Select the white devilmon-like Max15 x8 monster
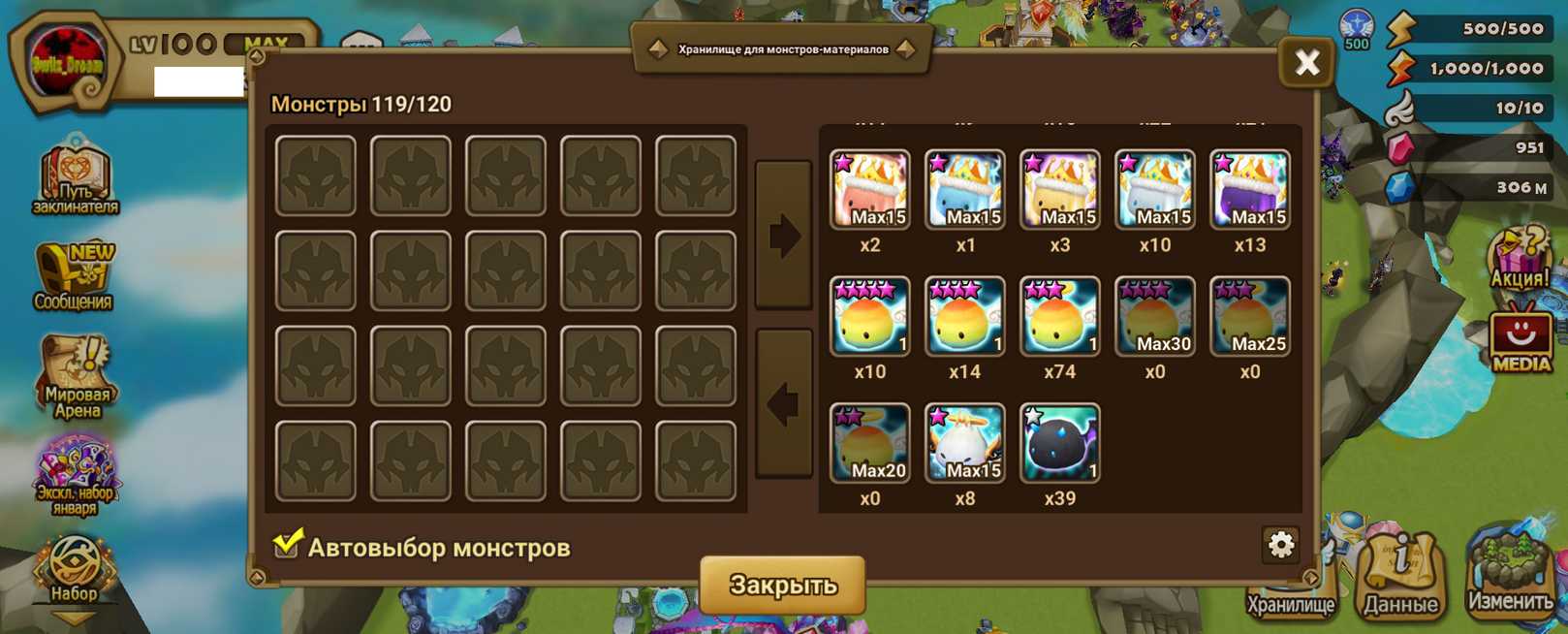Screen dimensions: 1568x634 [964, 444]
